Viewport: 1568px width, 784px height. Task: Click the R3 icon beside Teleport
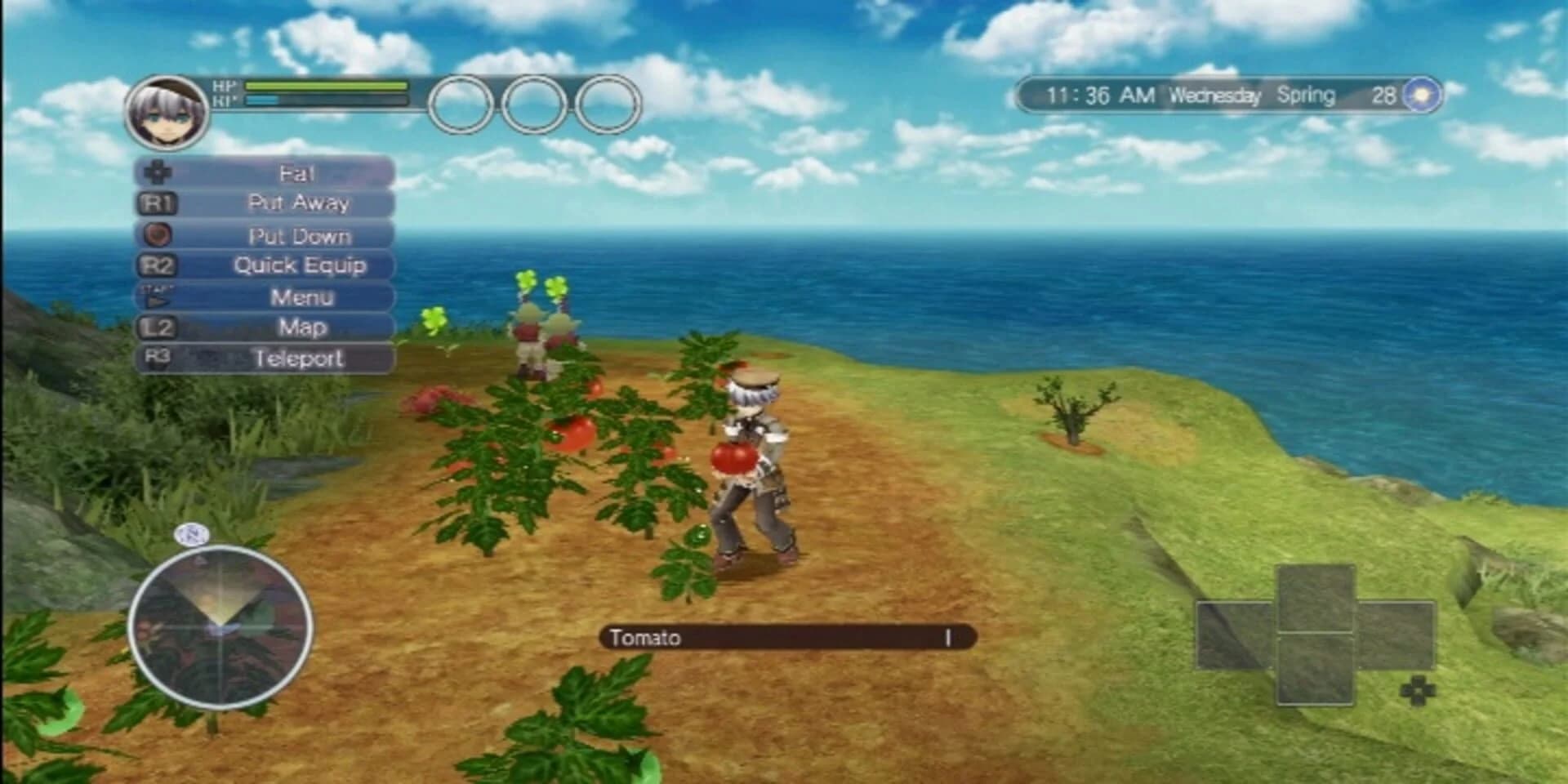pos(158,357)
